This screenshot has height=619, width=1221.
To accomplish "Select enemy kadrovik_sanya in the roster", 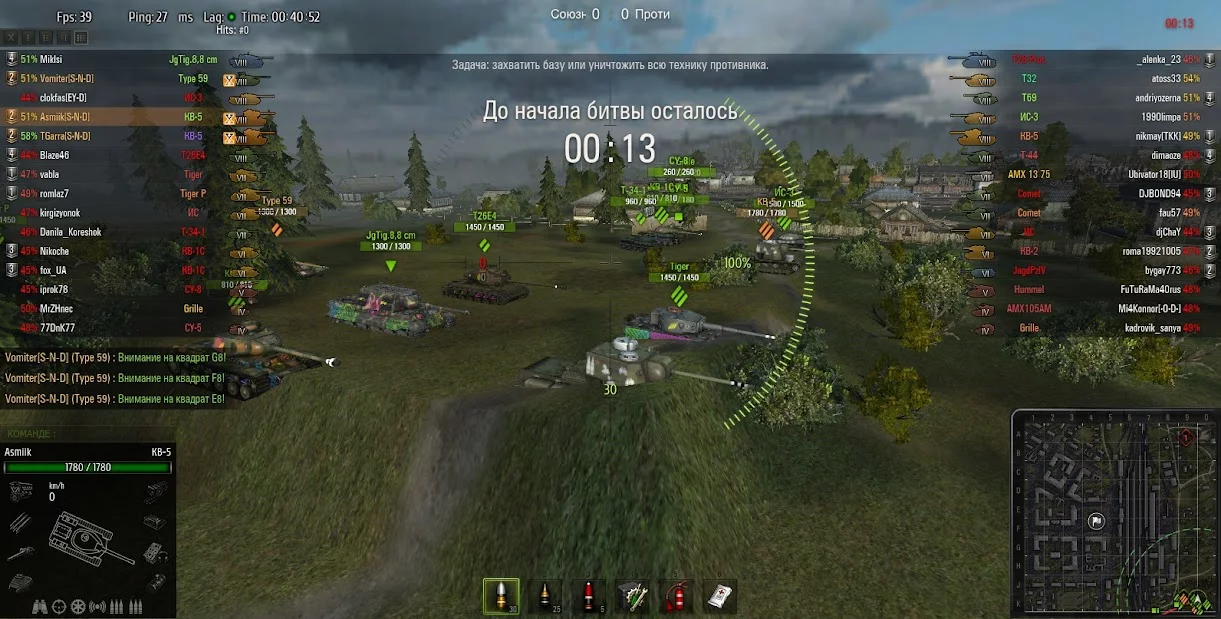I will [x=1152, y=328].
